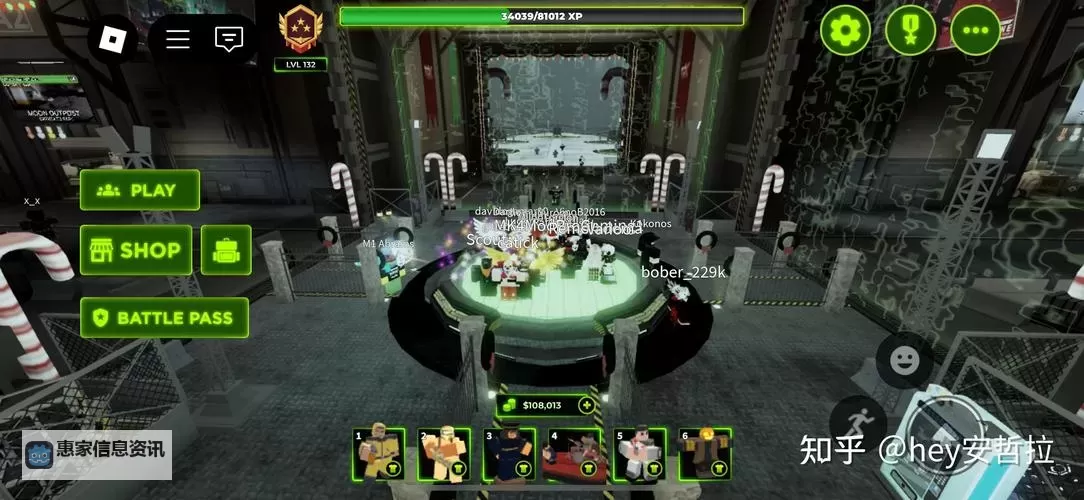Open the Roblox logo menu
The height and width of the screenshot is (500, 1084).
click(113, 39)
